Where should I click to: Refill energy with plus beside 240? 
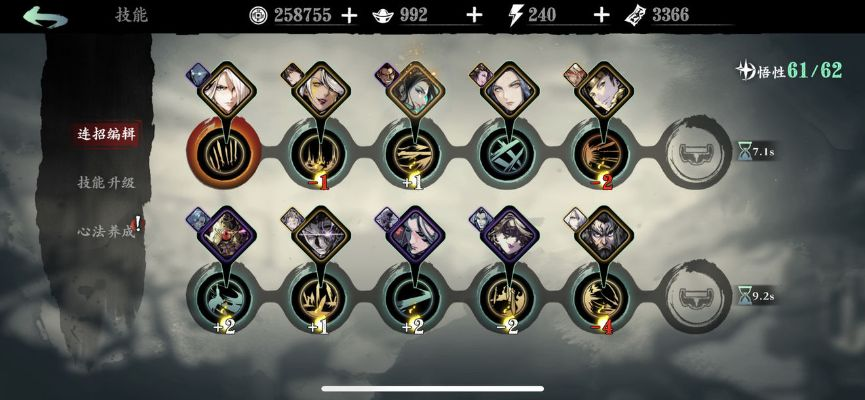601,15
